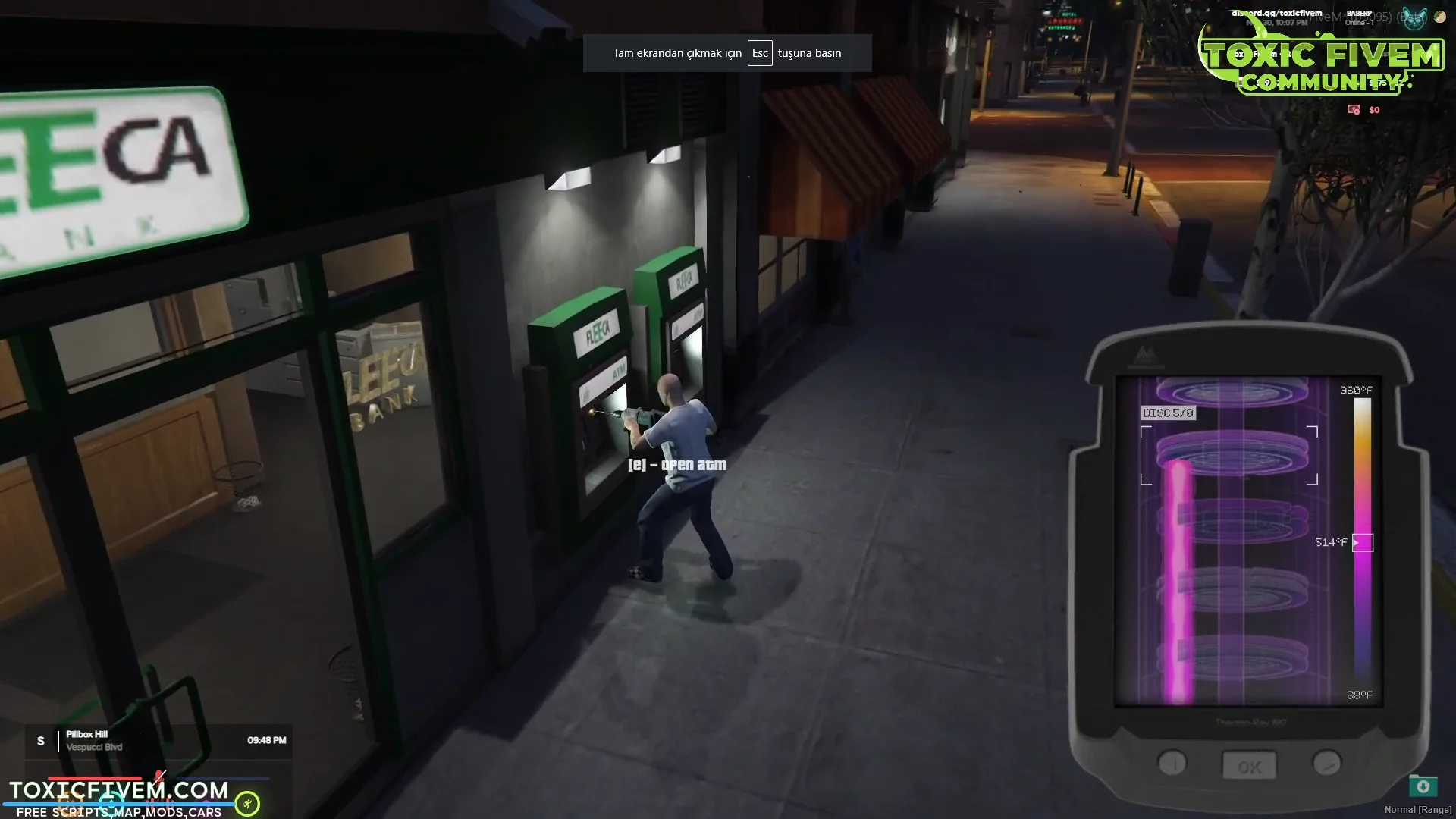
Task: Click the DISC 5/8 label on scanner
Action: (x=1168, y=413)
